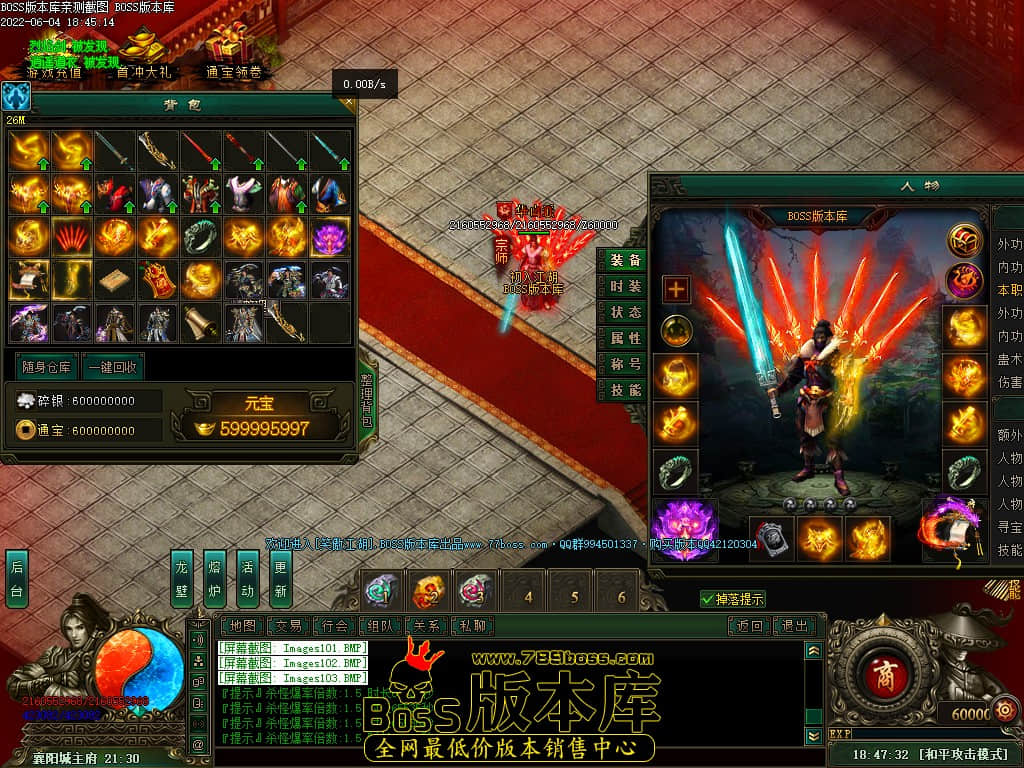
Task: Open the 属性 attributes tab
Action: click(x=626, y=339)
